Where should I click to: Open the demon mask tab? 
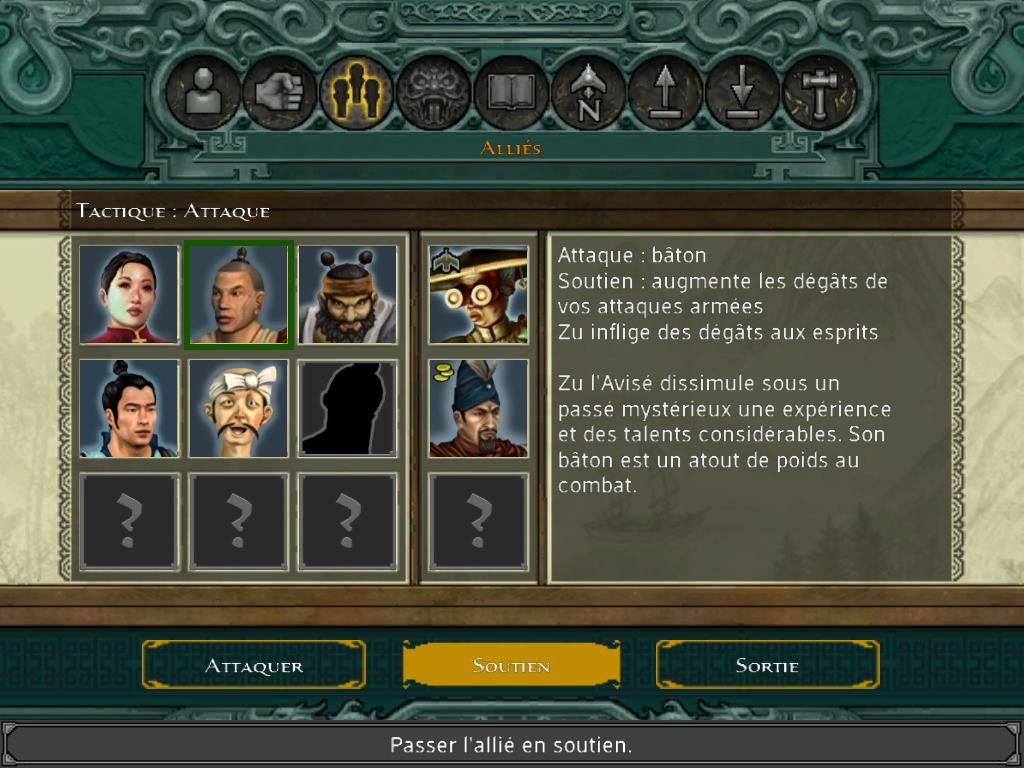[x=433, y=94]
